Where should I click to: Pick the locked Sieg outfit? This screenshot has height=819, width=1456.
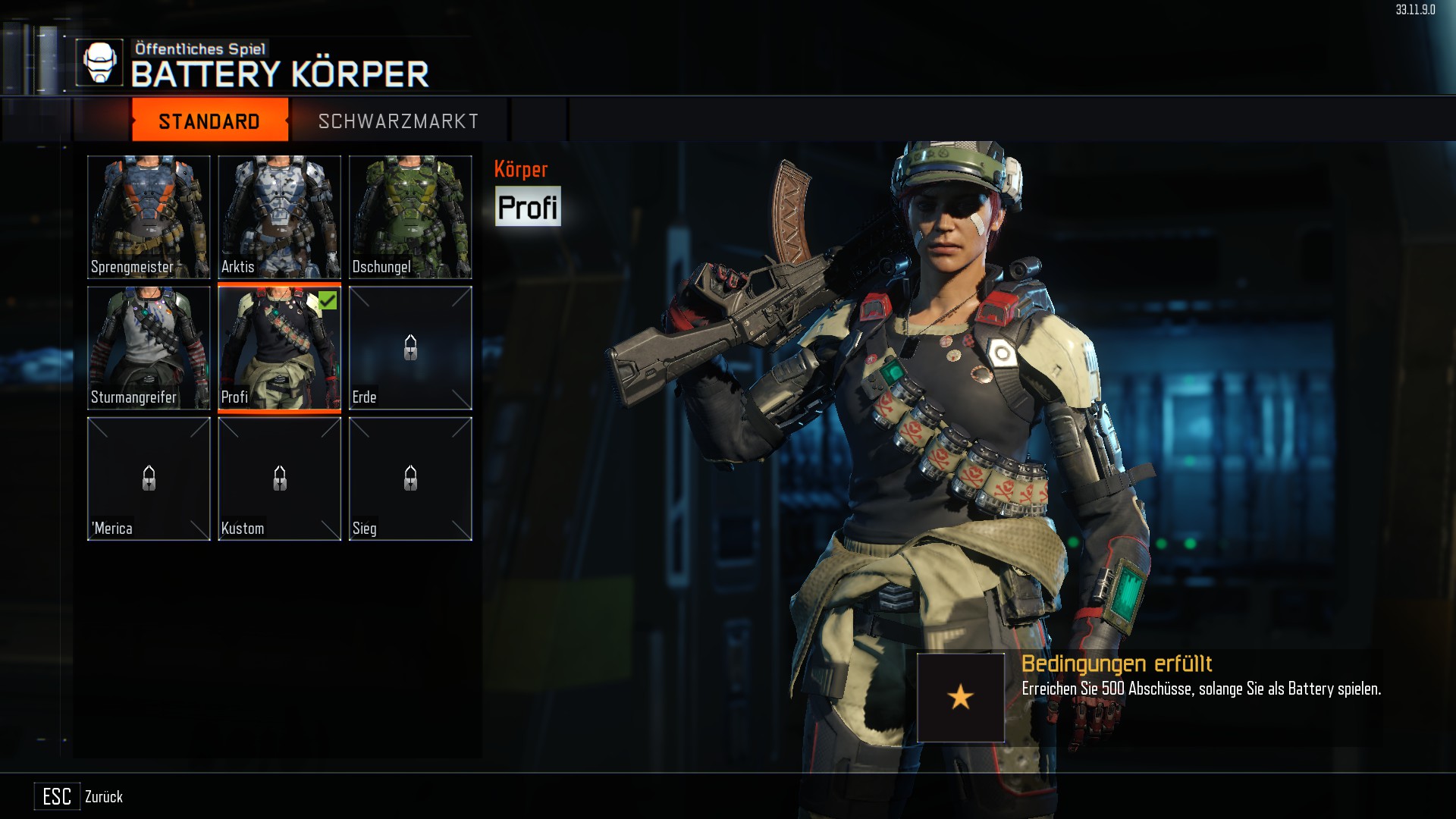[x=410, y=479]
